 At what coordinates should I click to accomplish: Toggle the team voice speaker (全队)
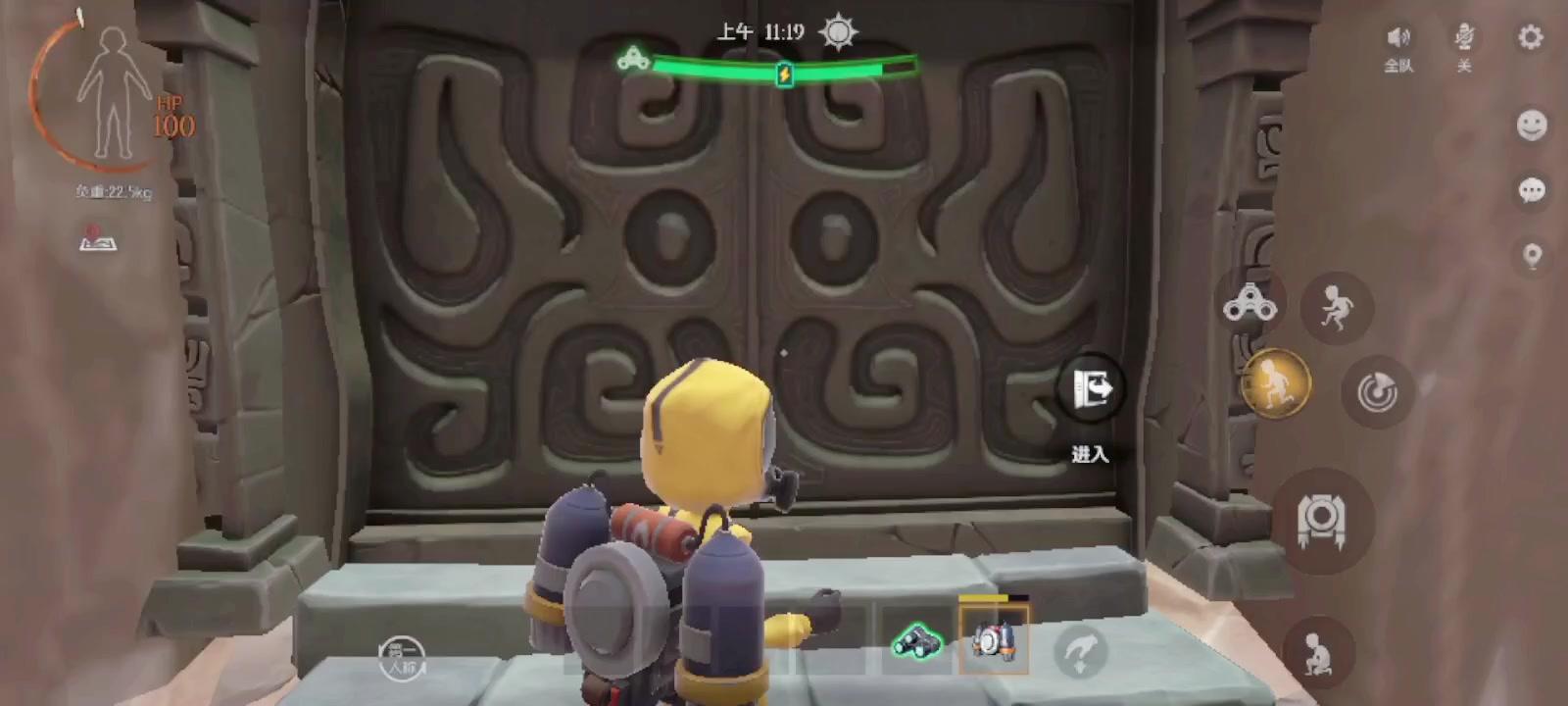tap(1398, 39)
